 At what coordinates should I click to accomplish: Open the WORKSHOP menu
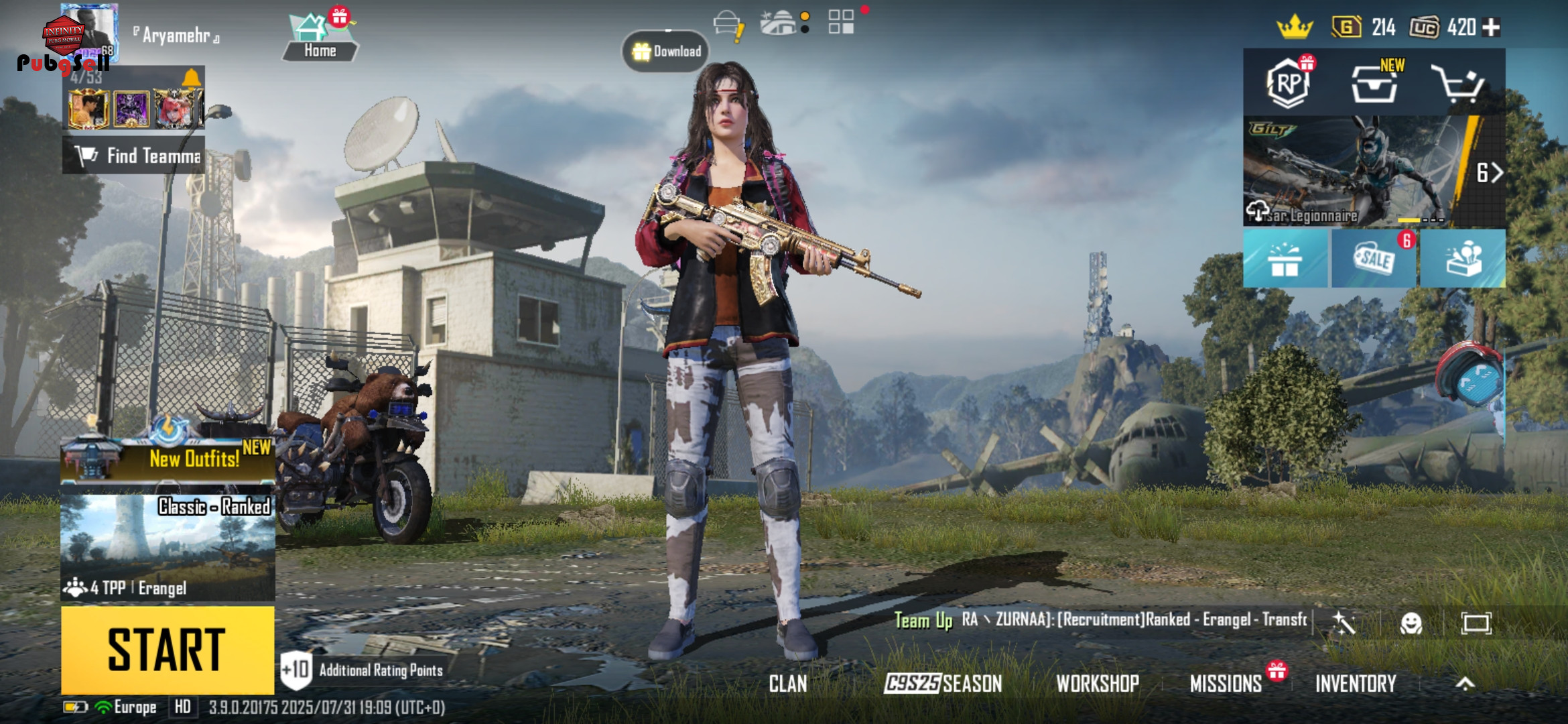(x=1098, y=683)
